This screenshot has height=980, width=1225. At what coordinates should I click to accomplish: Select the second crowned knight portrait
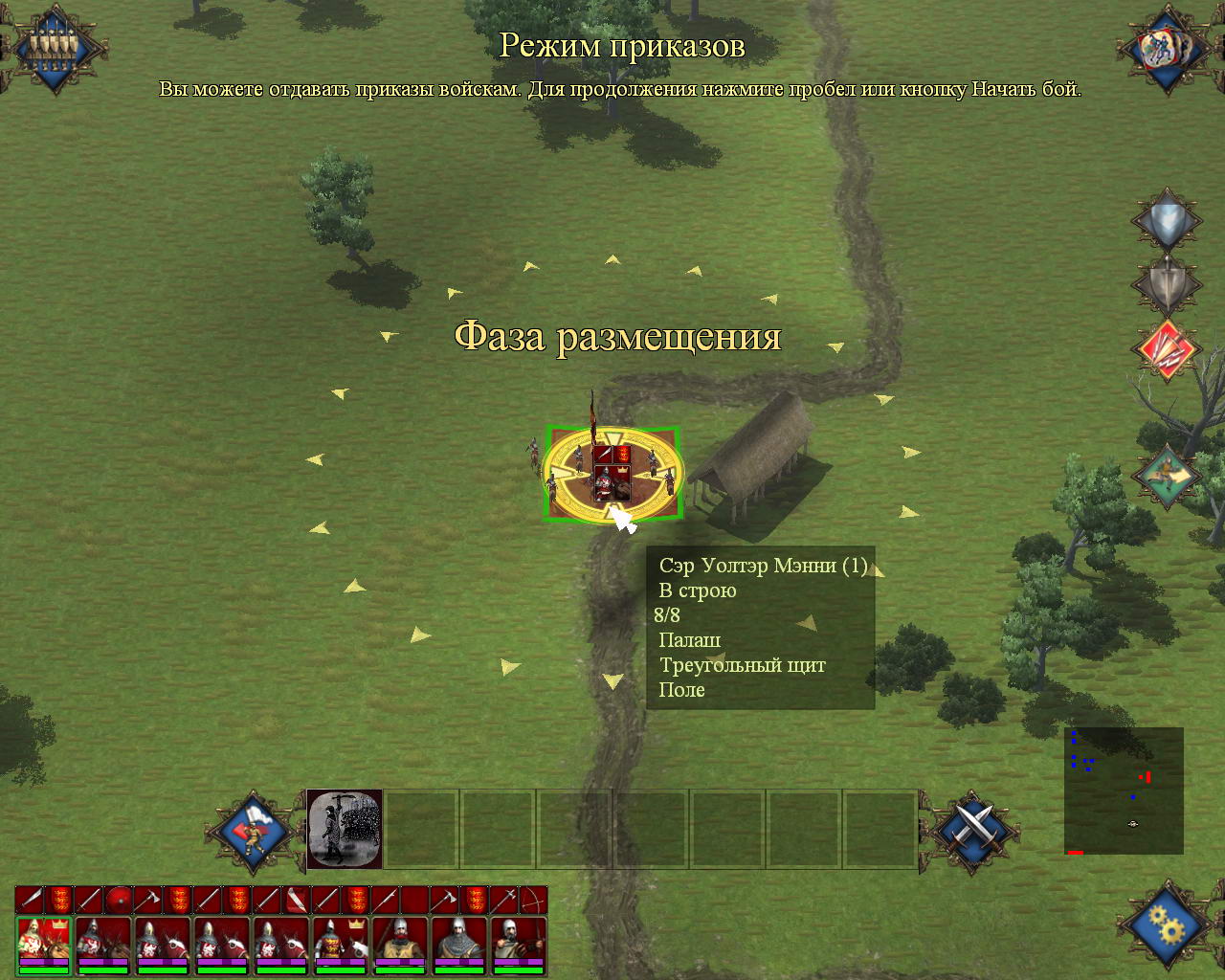pyautogui.click(x=341, y=945)
